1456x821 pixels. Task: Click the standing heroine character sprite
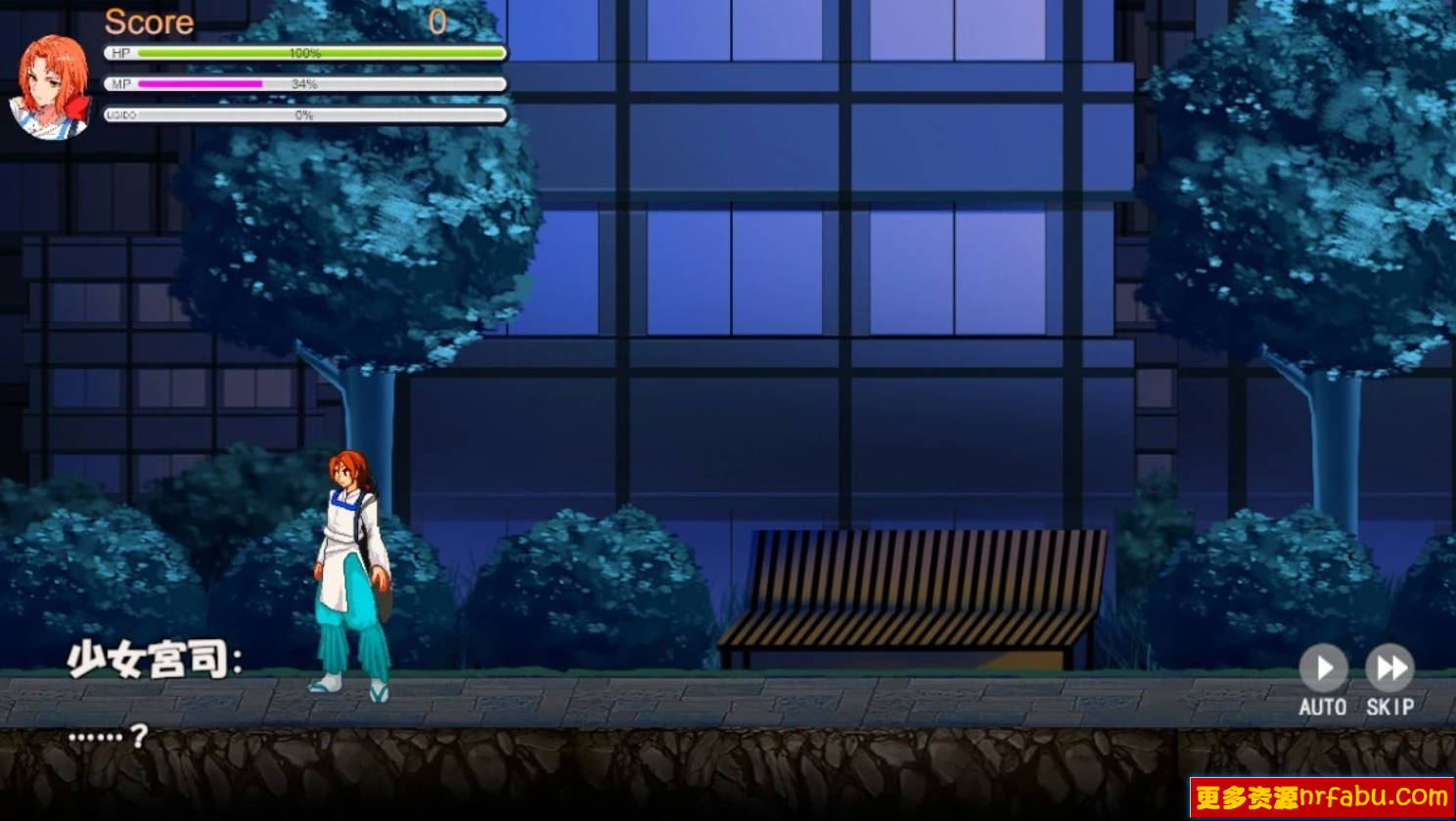[349, 568]
